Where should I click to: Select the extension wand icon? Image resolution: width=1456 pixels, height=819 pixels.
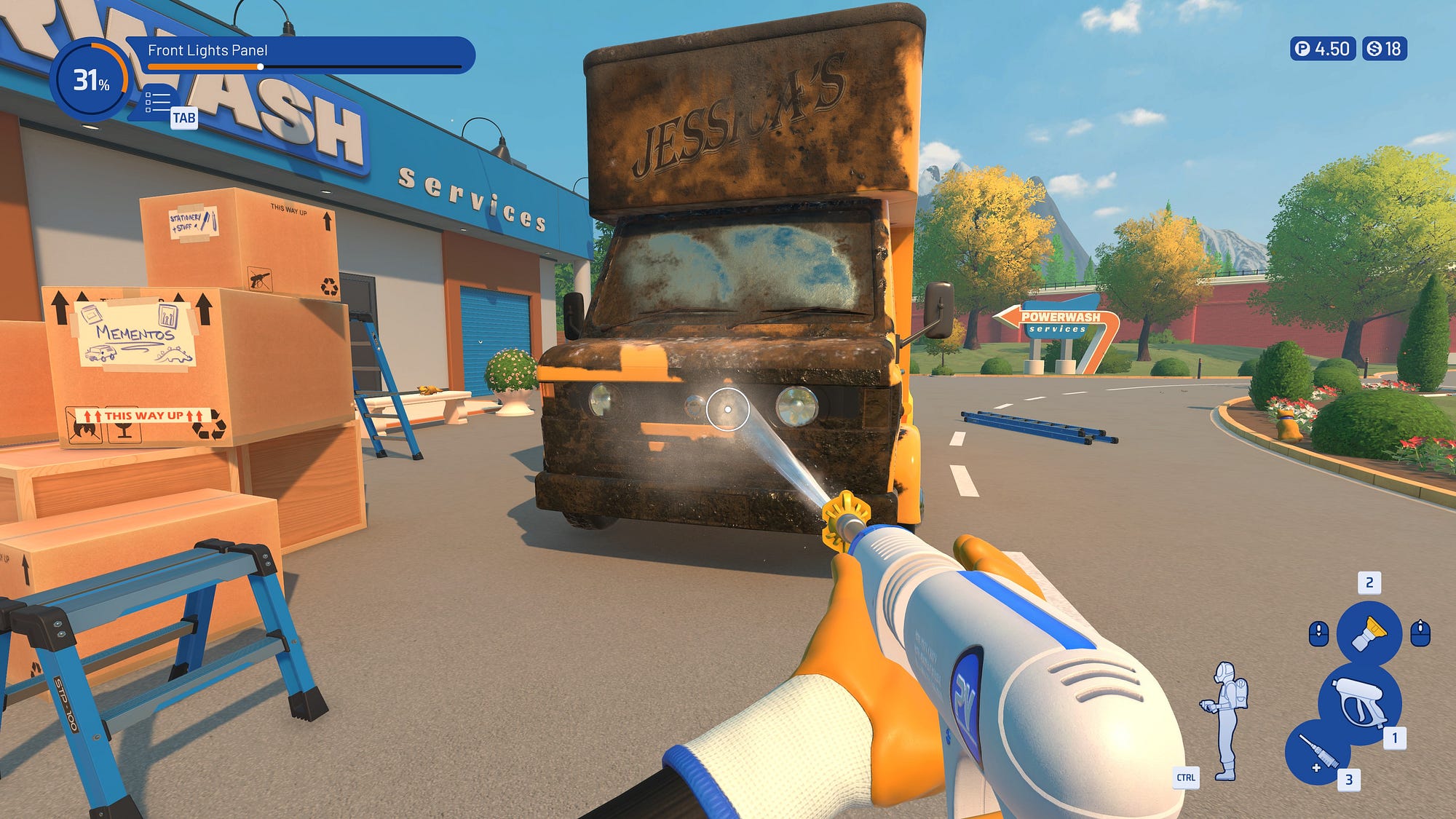(x=1318, y=753)
